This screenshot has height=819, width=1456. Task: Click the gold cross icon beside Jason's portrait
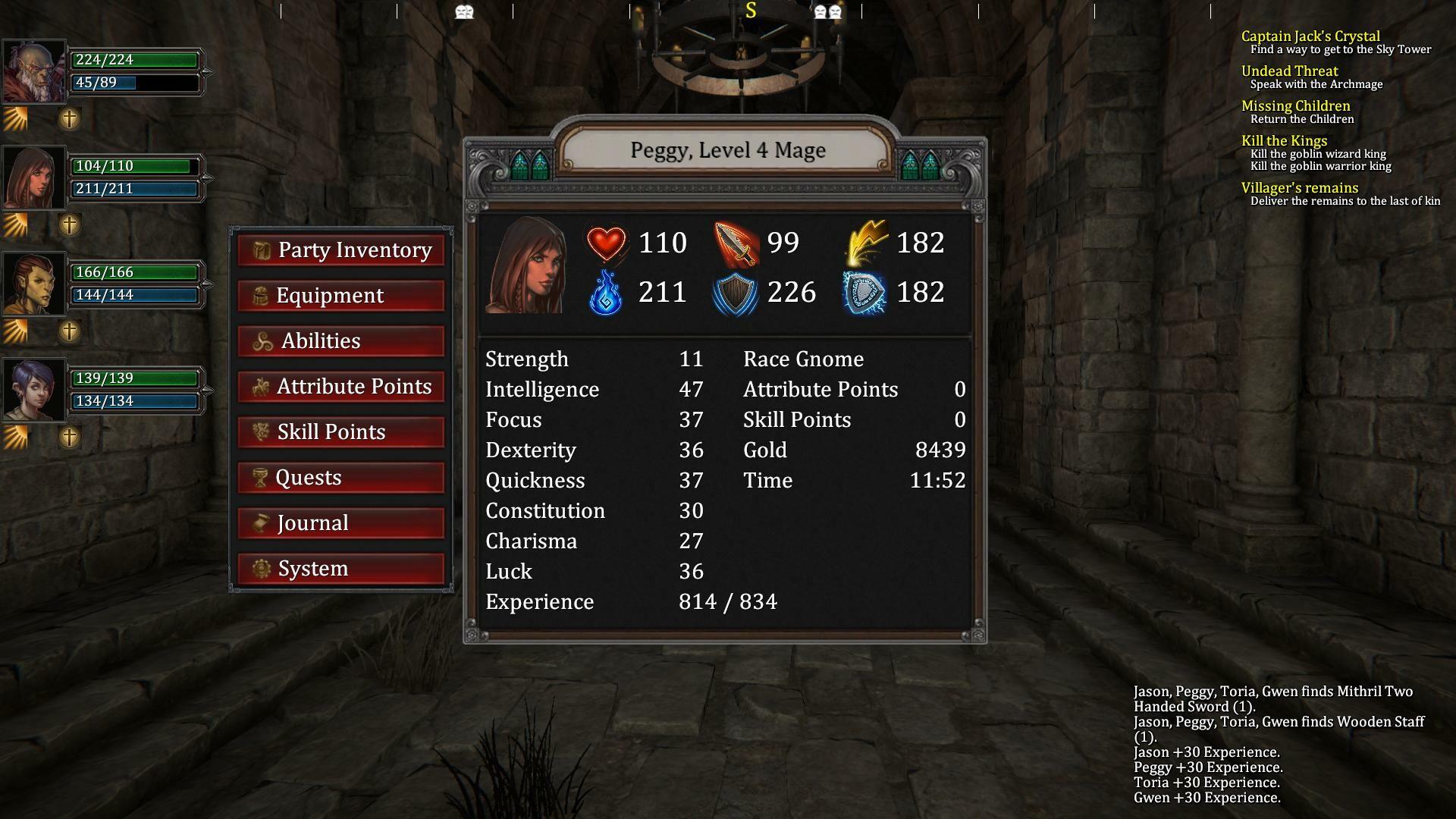(69, 118)
